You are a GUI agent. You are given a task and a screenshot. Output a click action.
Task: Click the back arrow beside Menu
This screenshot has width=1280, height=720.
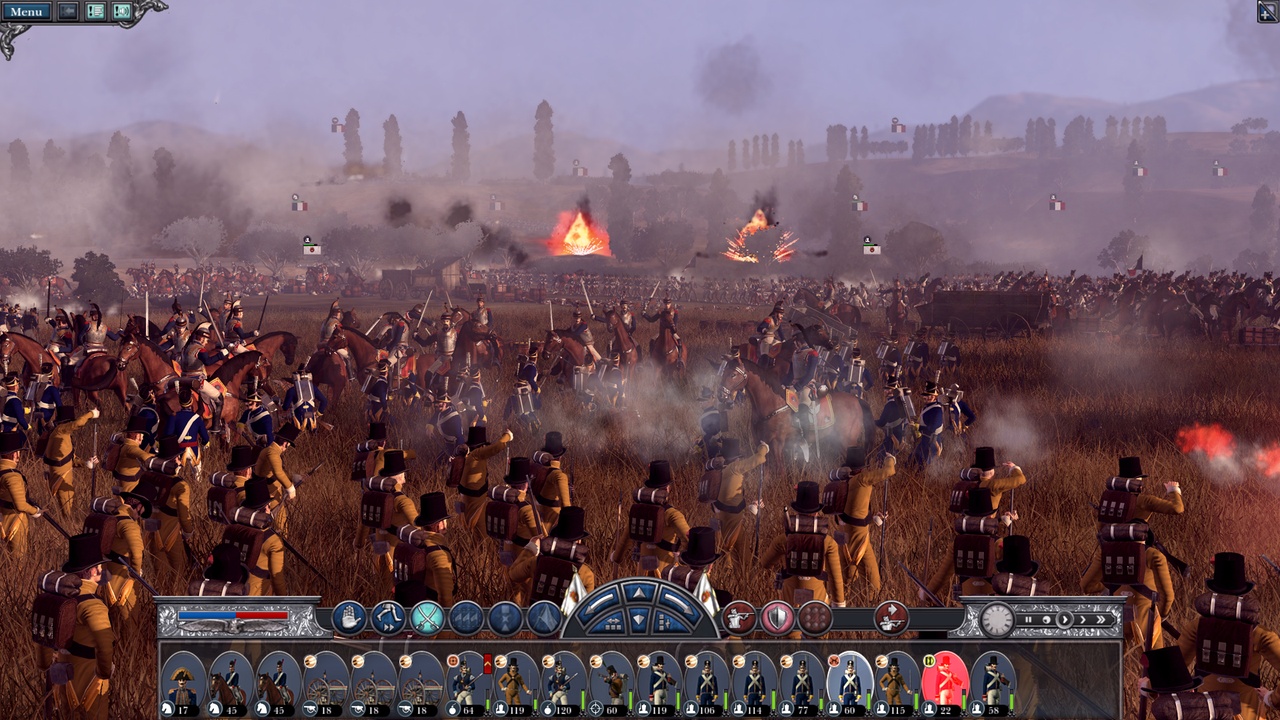click(66, 11)
